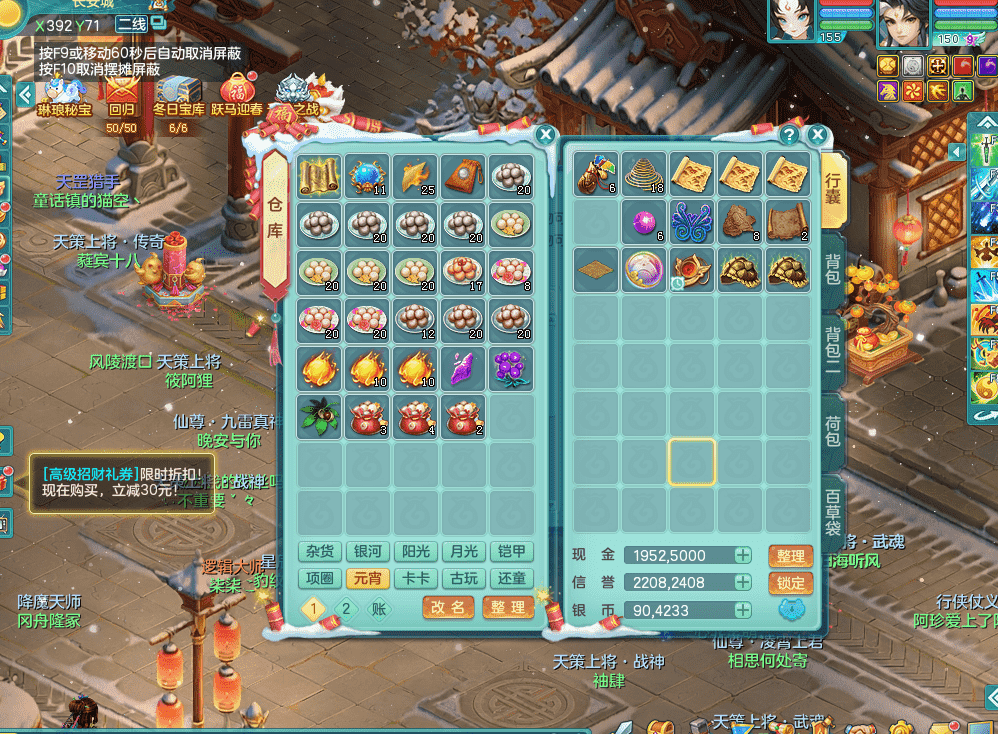Pick the purple crystal shard in warehouse

(463, 369)
